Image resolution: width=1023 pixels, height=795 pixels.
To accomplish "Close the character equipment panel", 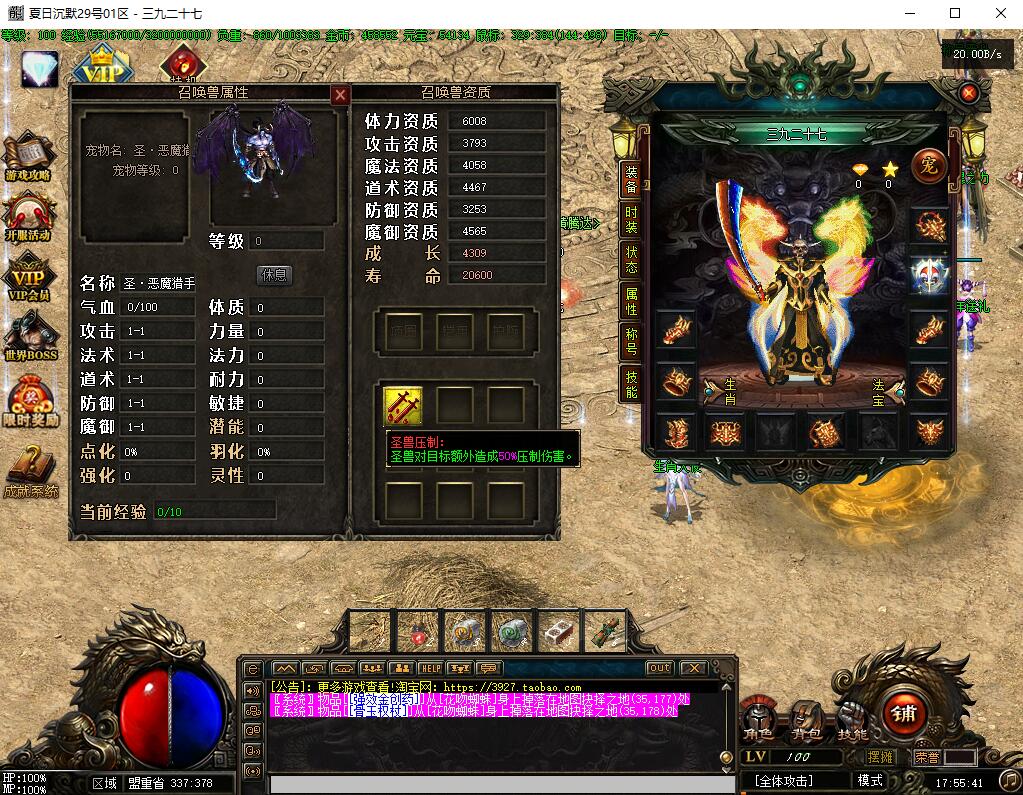I will point(968,93).
